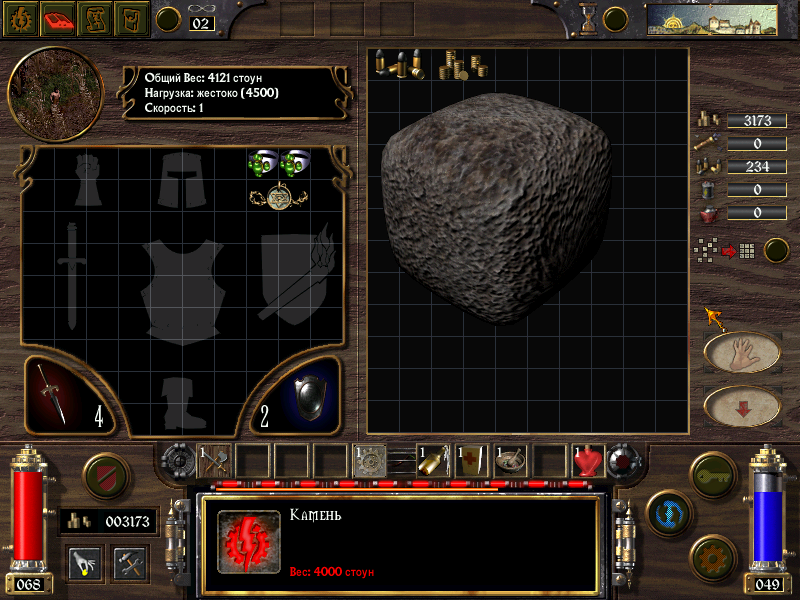This screenshot has height=600, width=800.
Task: Activate the hand use-item button
Action: click(742, 352)
